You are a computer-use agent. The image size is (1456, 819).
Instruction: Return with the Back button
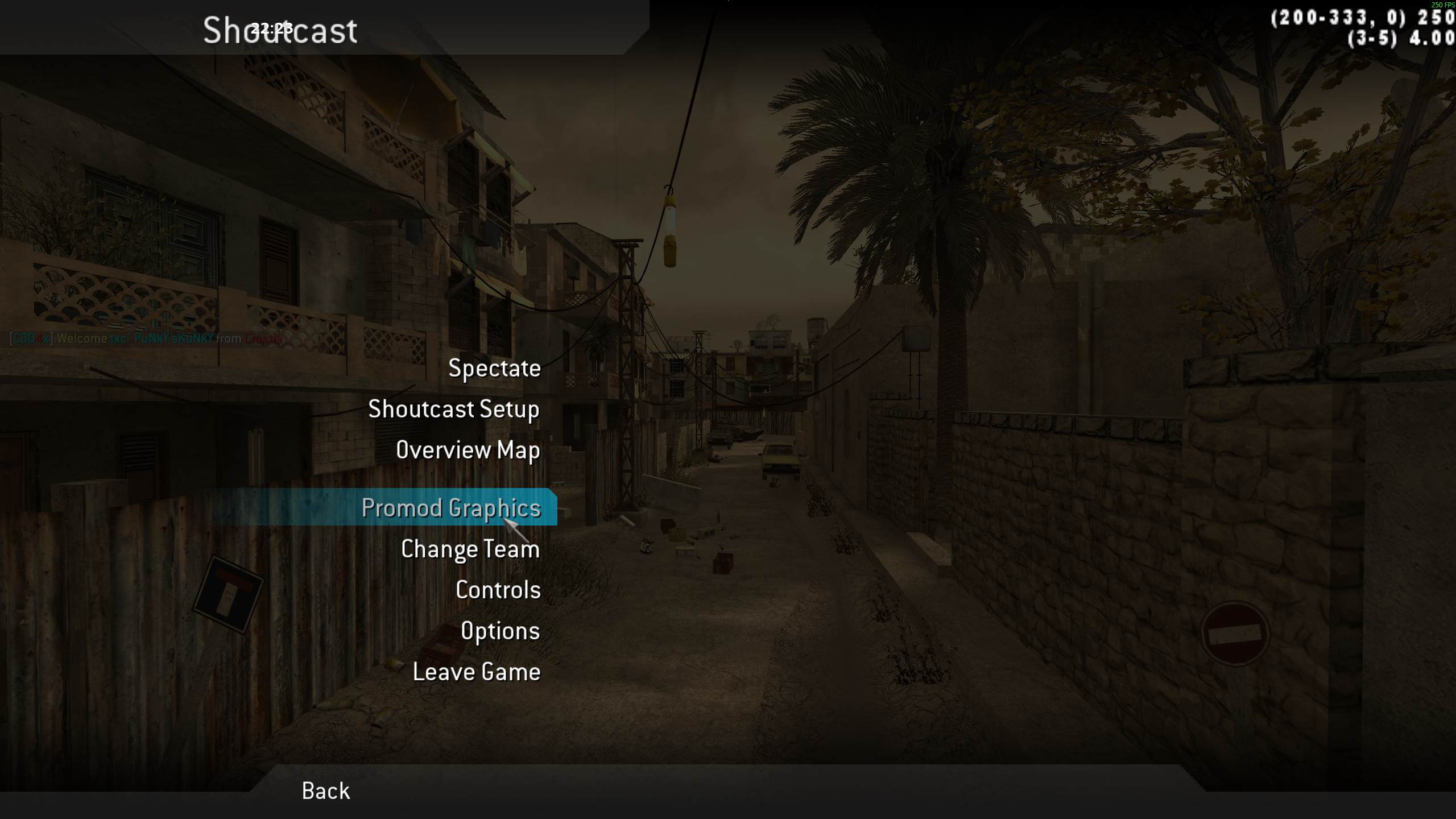[x=325, y=791]
